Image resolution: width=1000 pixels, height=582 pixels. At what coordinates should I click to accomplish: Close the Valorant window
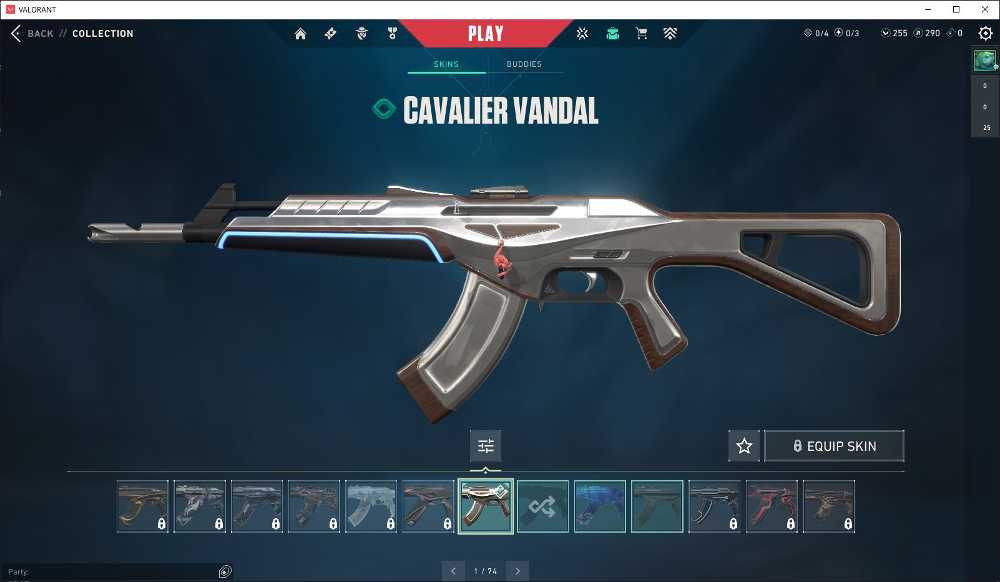tap(985, 9)
